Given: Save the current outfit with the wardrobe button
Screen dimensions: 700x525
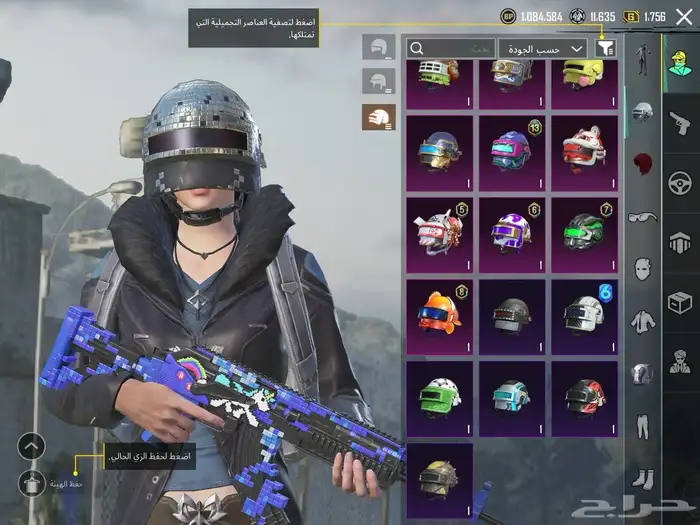Looking at the screenshot, I should 32,483.
